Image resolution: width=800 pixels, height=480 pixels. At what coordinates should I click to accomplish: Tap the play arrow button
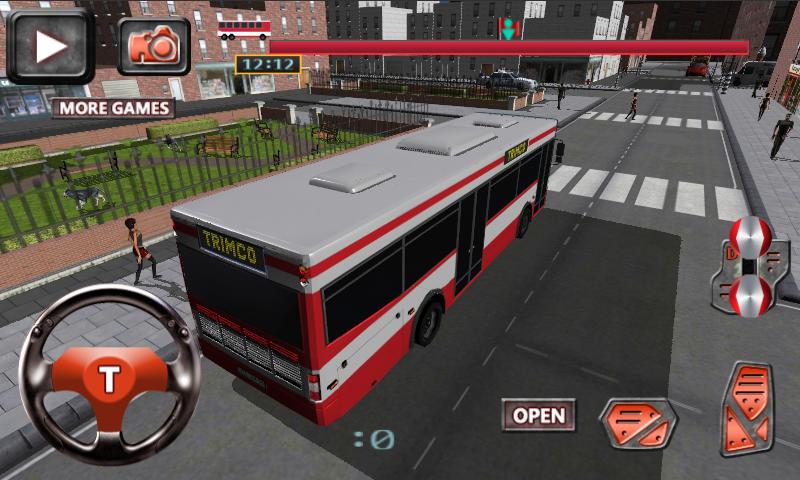pos(50,45)
